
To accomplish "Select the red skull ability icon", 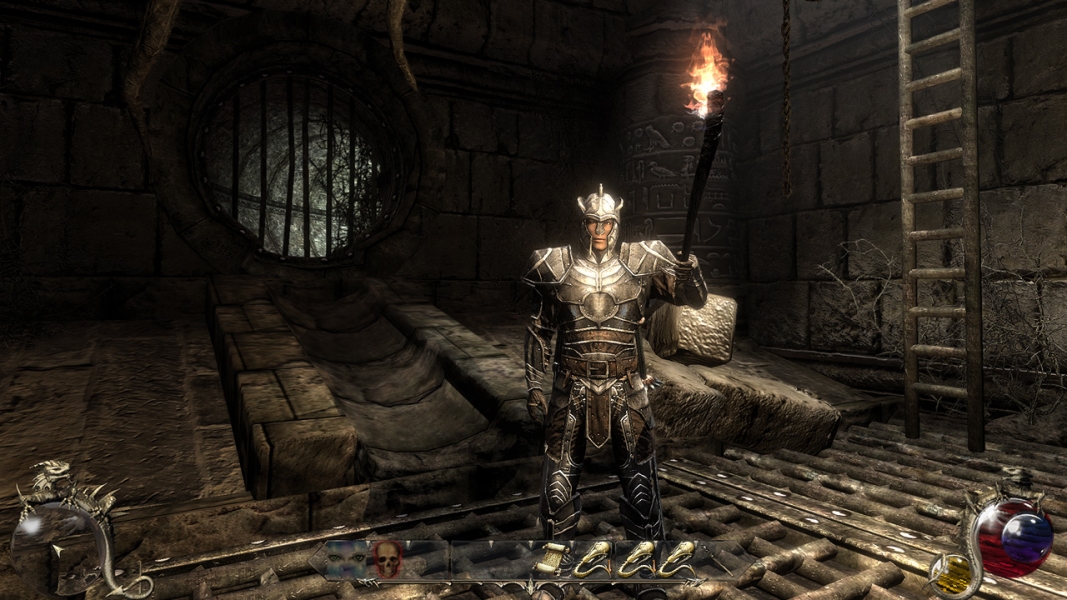I will [x=386, y=558].
